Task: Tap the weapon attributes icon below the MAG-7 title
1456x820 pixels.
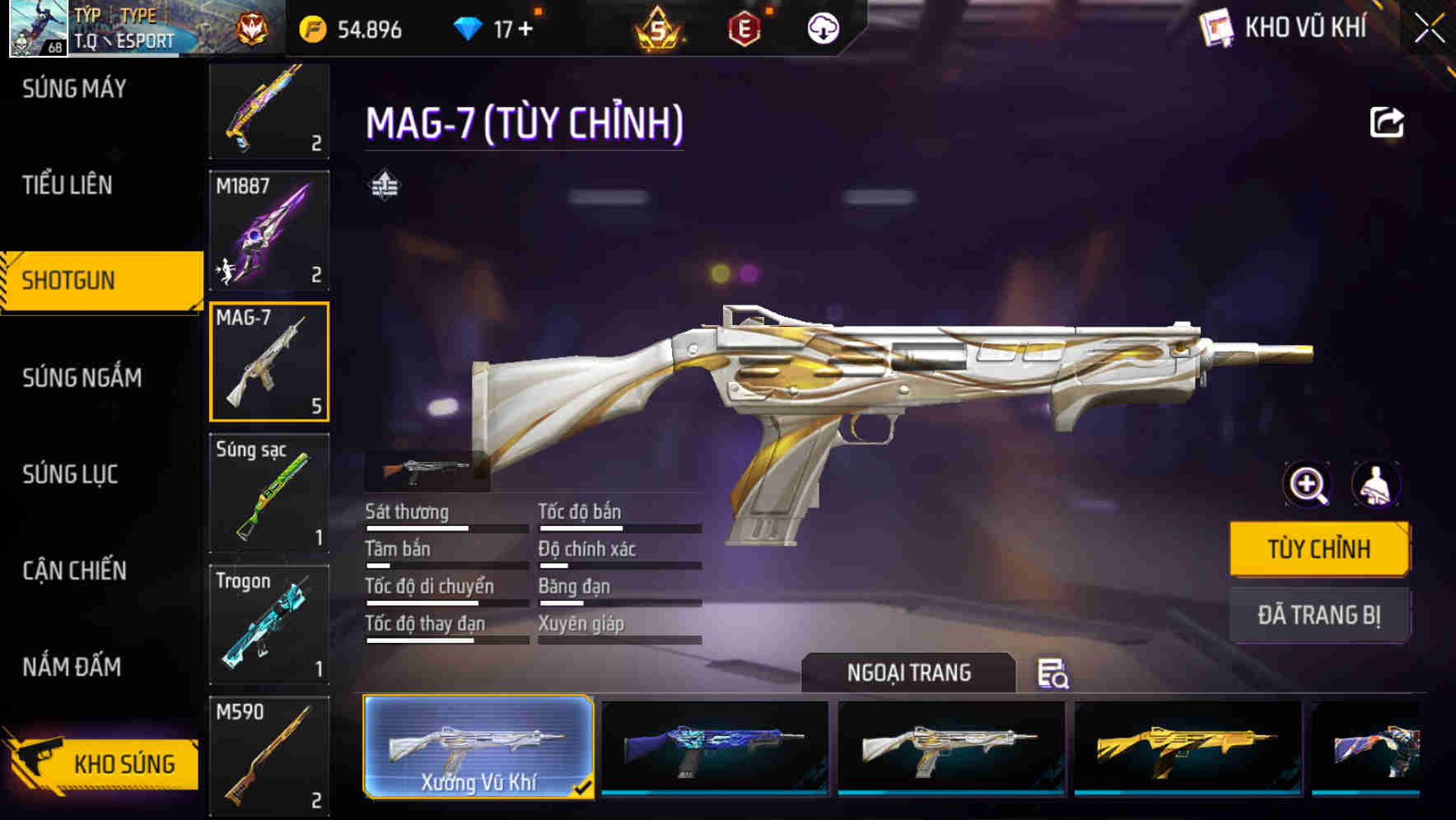Action: 384,187
